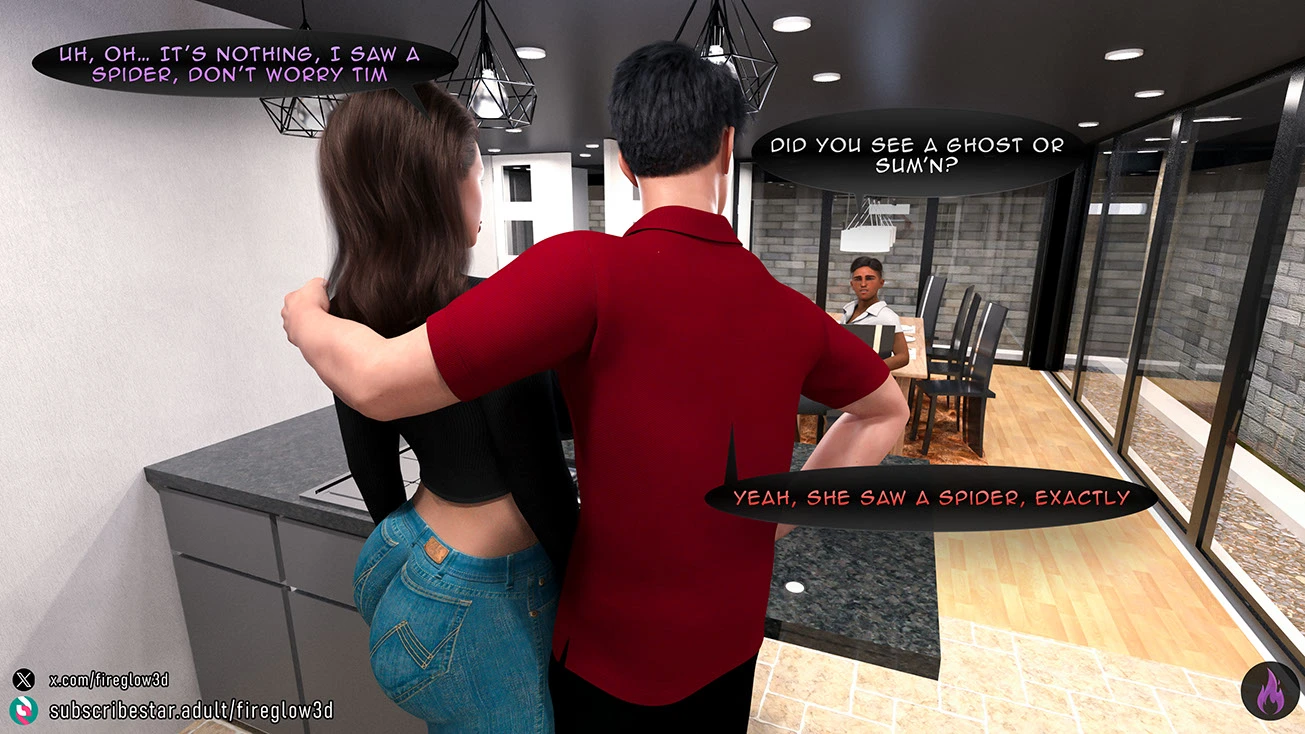Open the x.com/fireglow3d link
The height and width of the screenshot is (734, 1305).
(x=108, y=680)
